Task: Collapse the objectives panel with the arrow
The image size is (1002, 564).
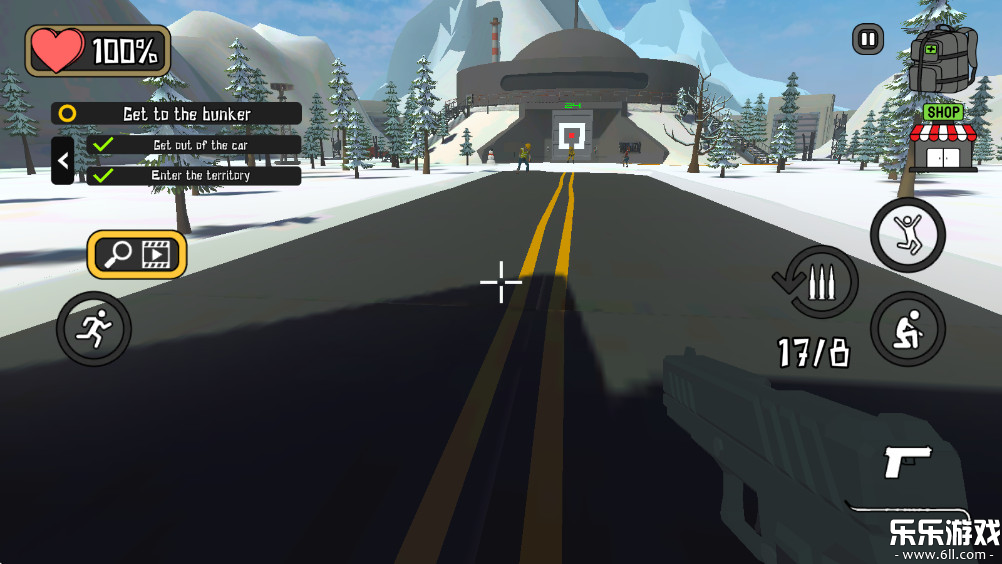Action: (x=63, y=160)
